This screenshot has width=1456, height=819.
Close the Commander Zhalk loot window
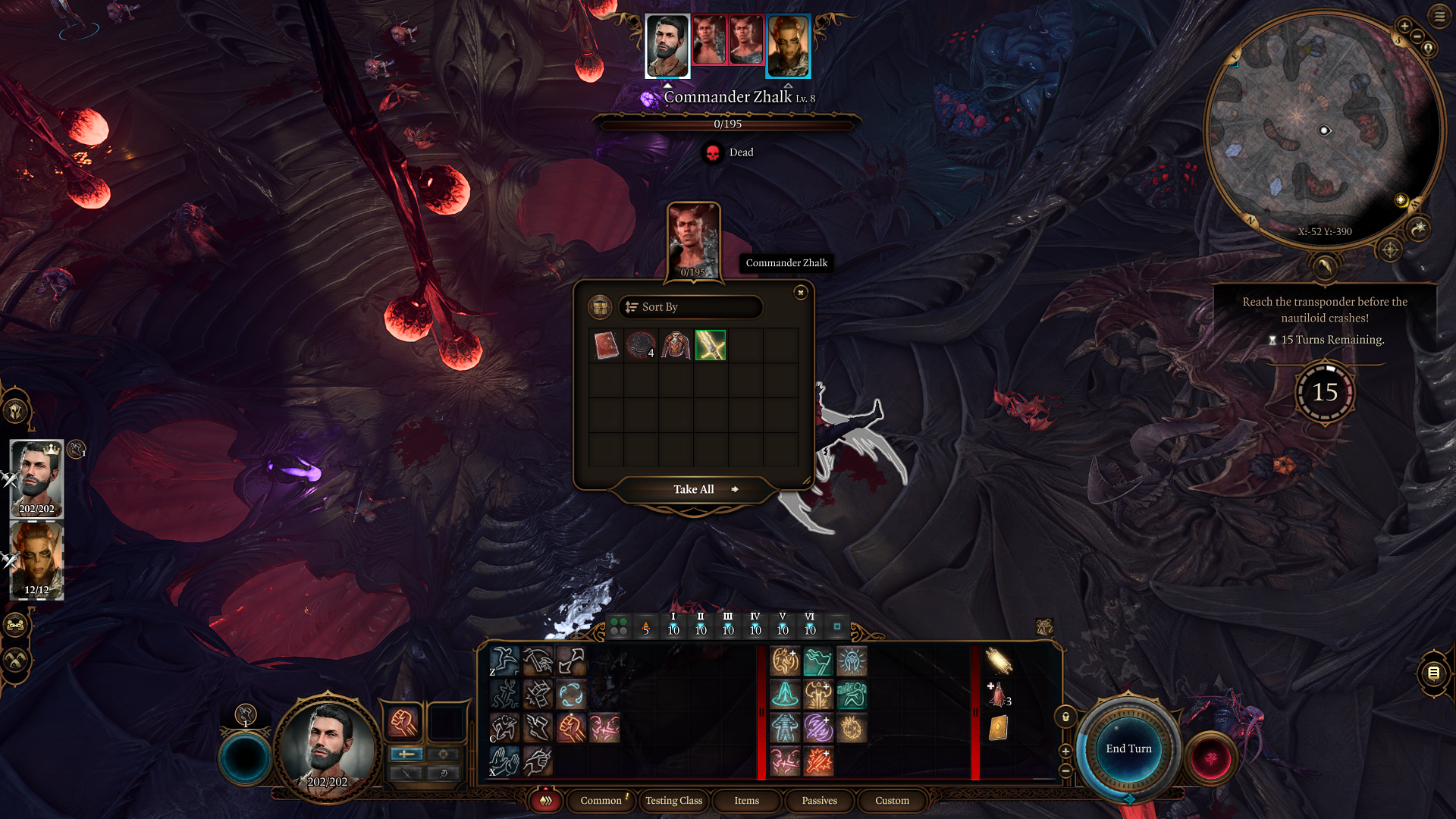point(800,293)
